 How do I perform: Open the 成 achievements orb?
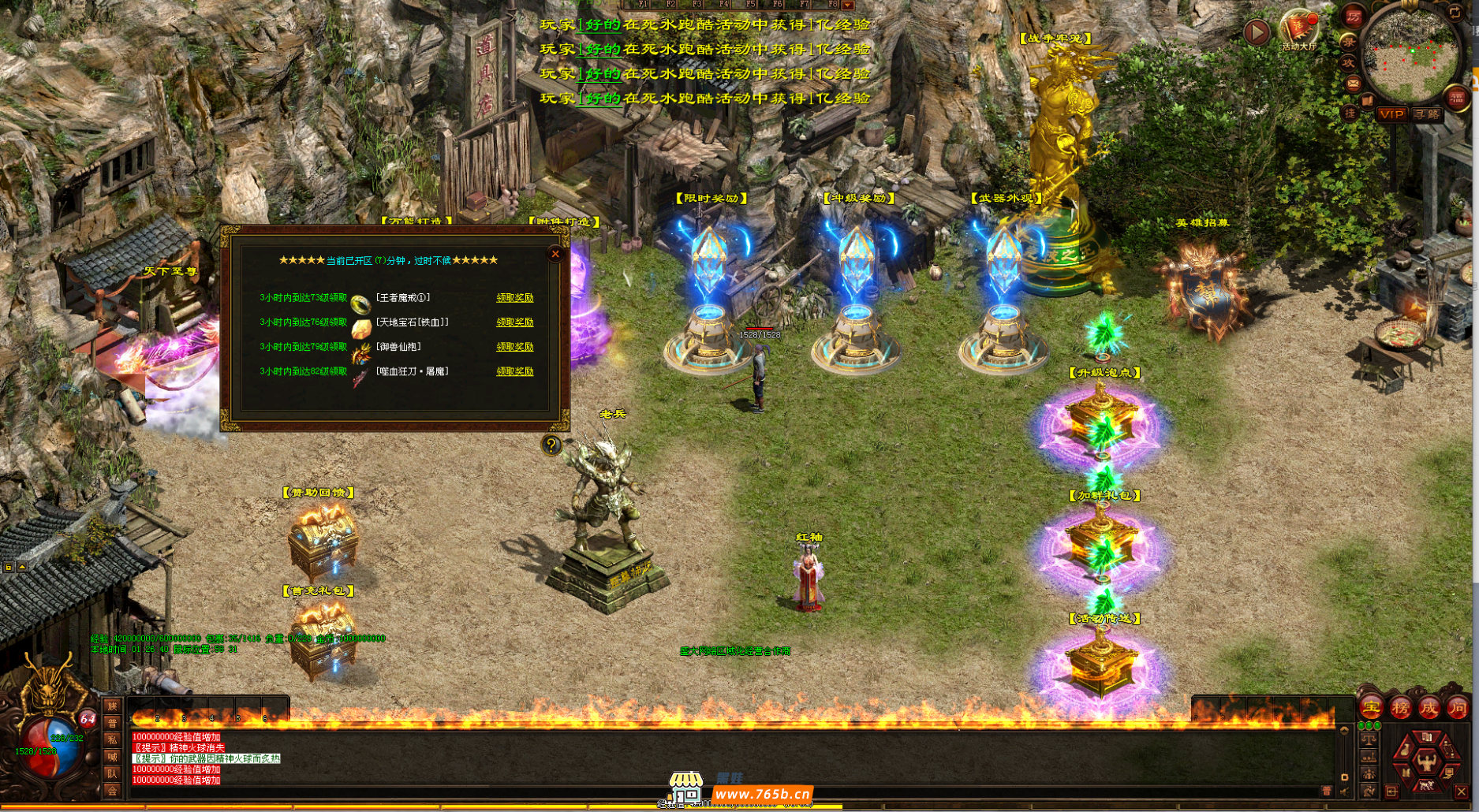(1429, 708)
